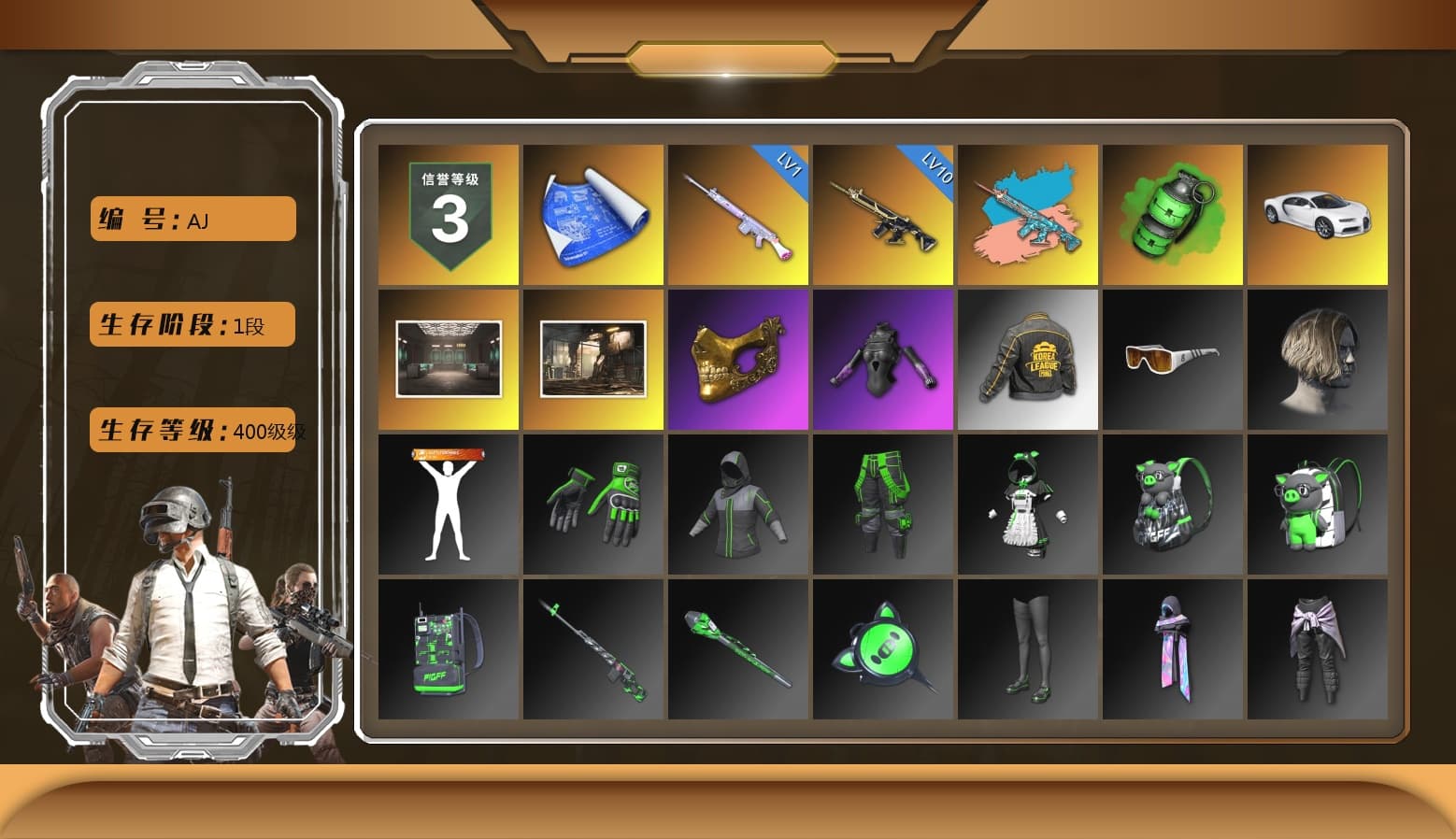Click the 生存等级 400级 label
The image size is (1456, 839).
point(191,431)
